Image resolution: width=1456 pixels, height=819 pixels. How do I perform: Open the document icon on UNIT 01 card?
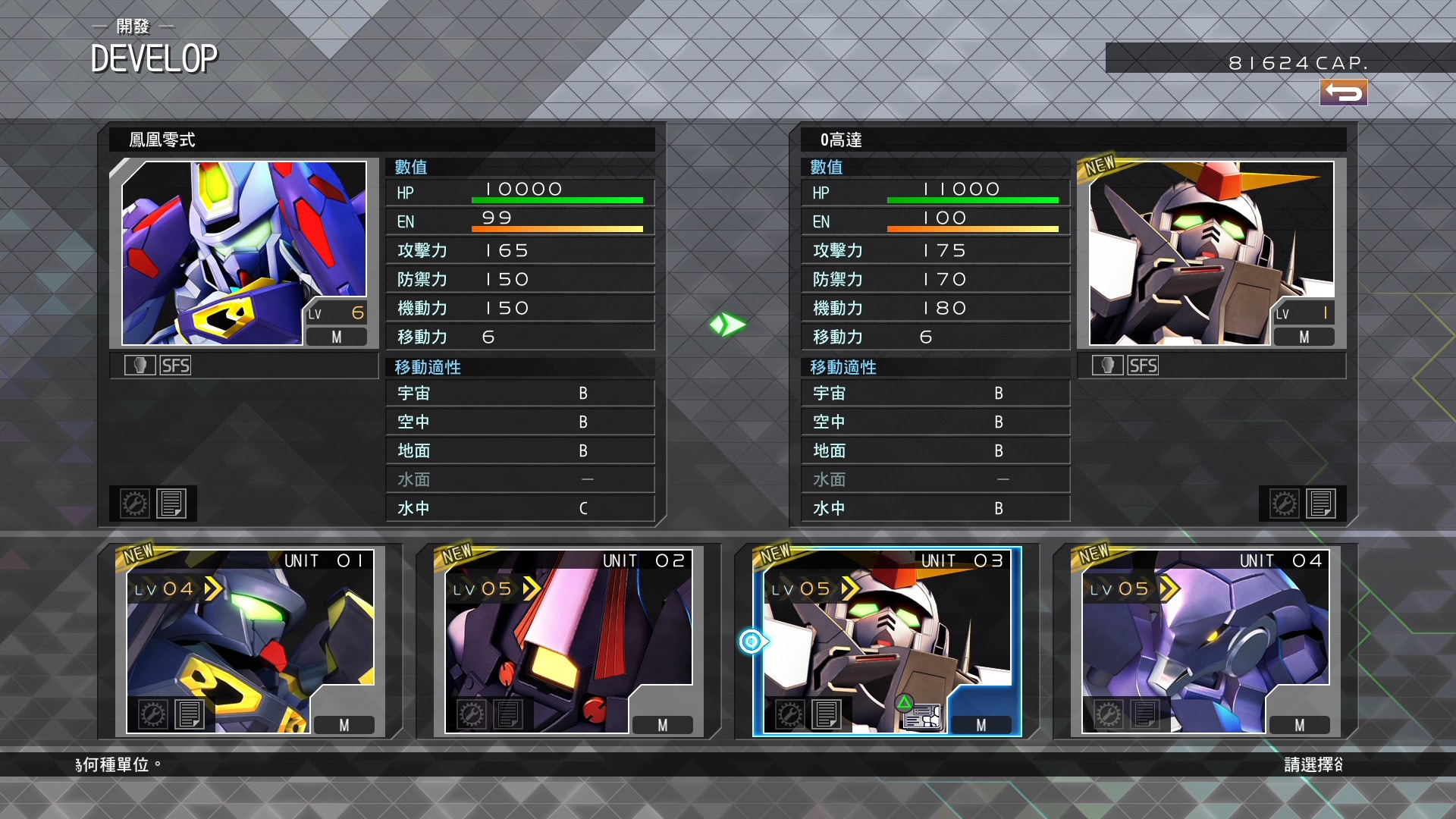[190, 714]
